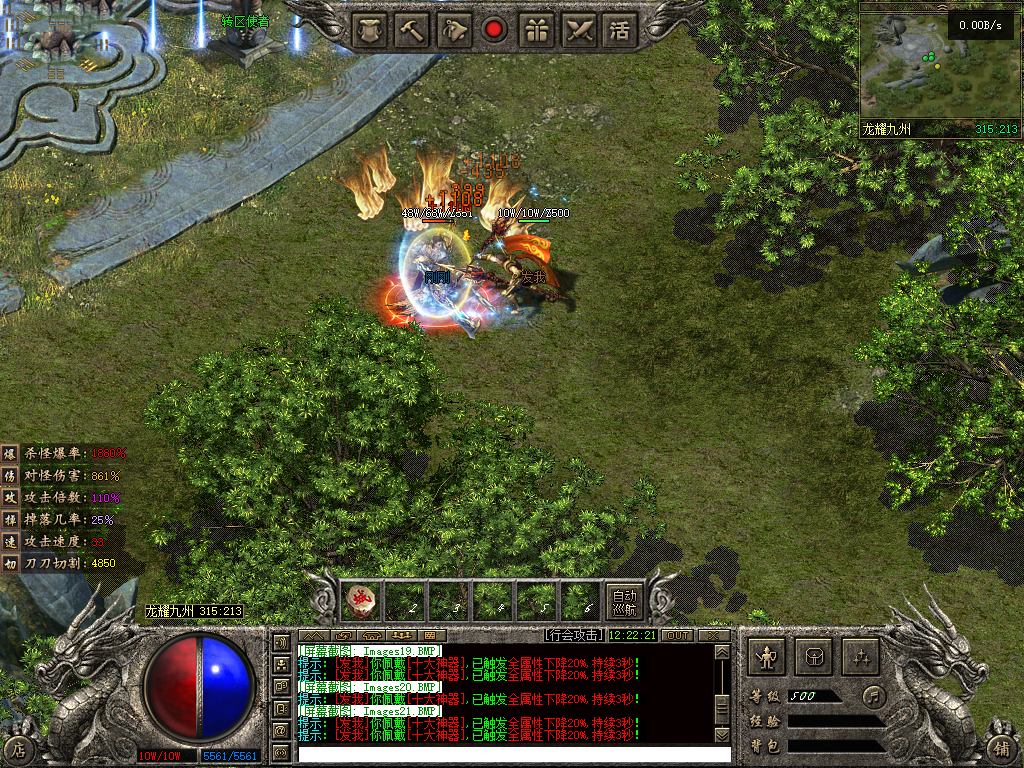
Task: Toggle the 自动巡航 auto-cruise button
Action: coord(624,601)
